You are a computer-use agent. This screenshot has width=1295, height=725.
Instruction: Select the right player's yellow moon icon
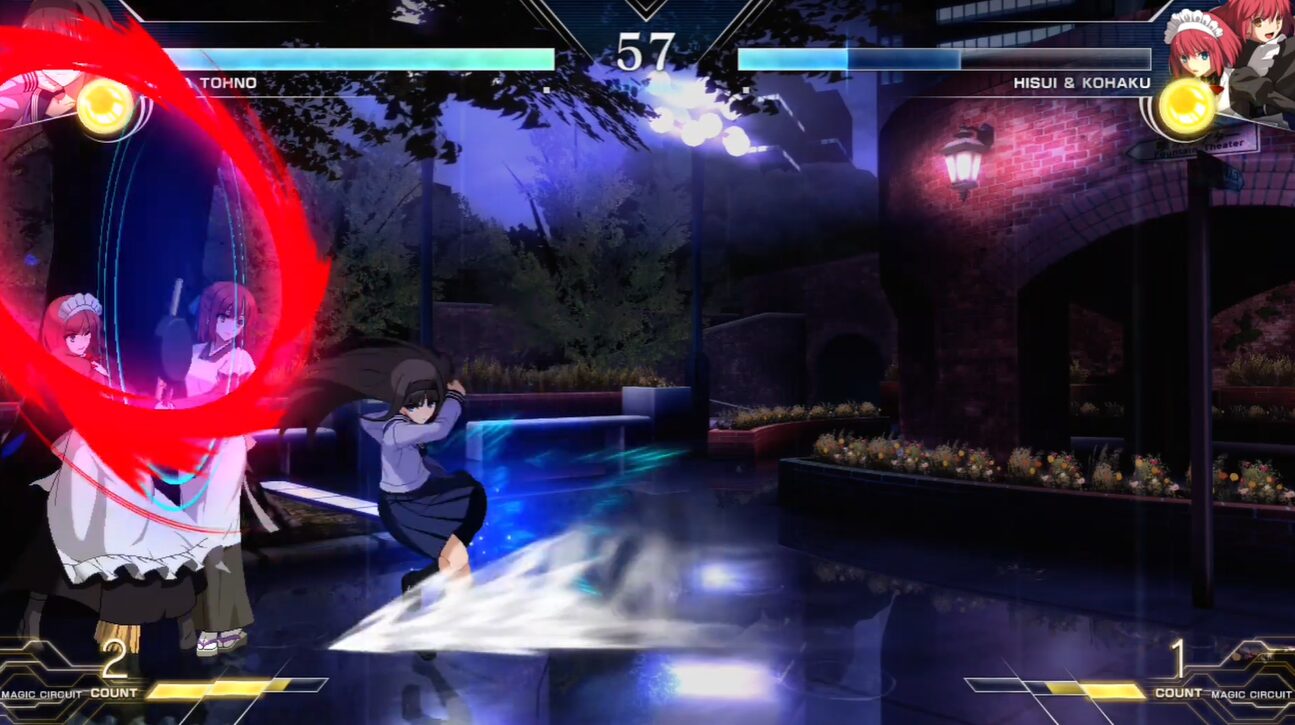point(1187,107)
